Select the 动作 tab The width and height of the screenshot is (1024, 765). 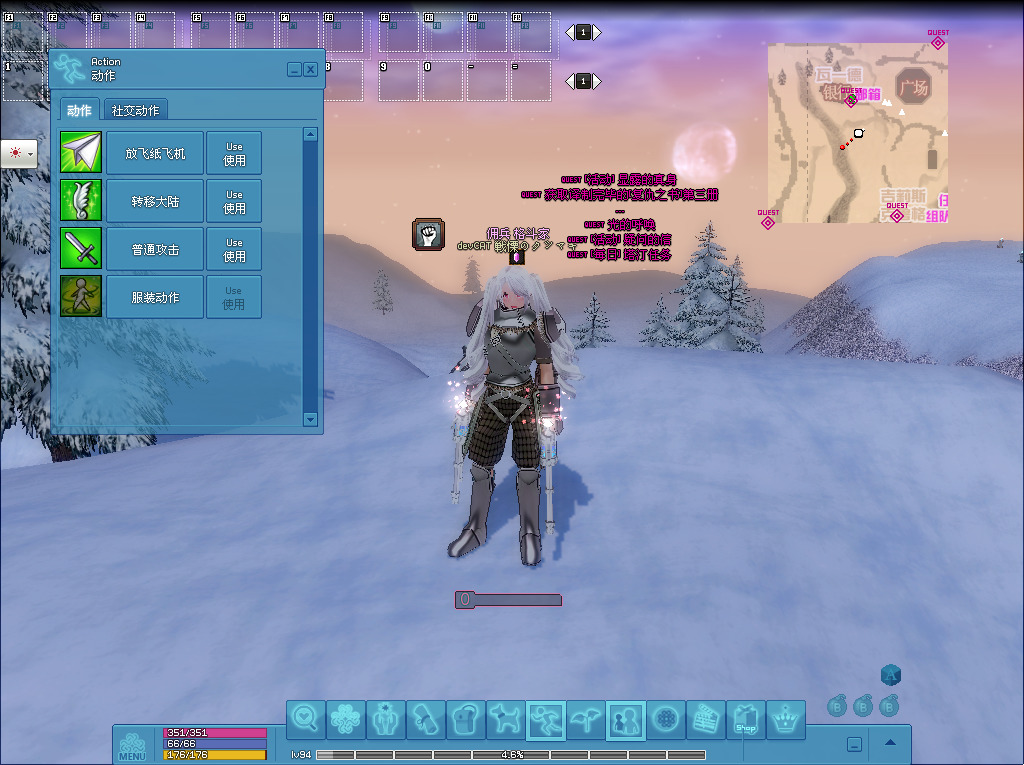(x=79, y=110)
